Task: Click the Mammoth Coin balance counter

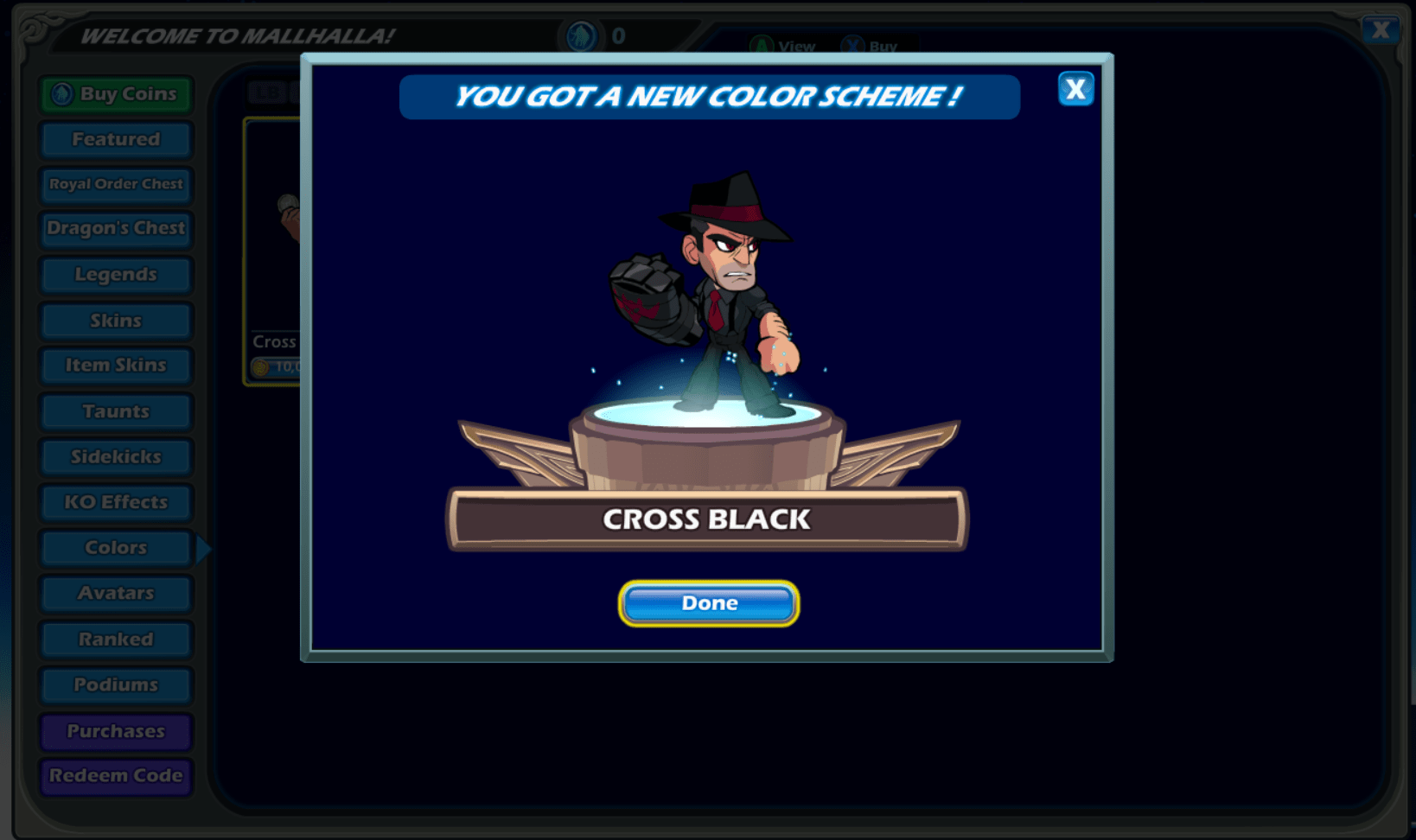Action: click(596, 36)
